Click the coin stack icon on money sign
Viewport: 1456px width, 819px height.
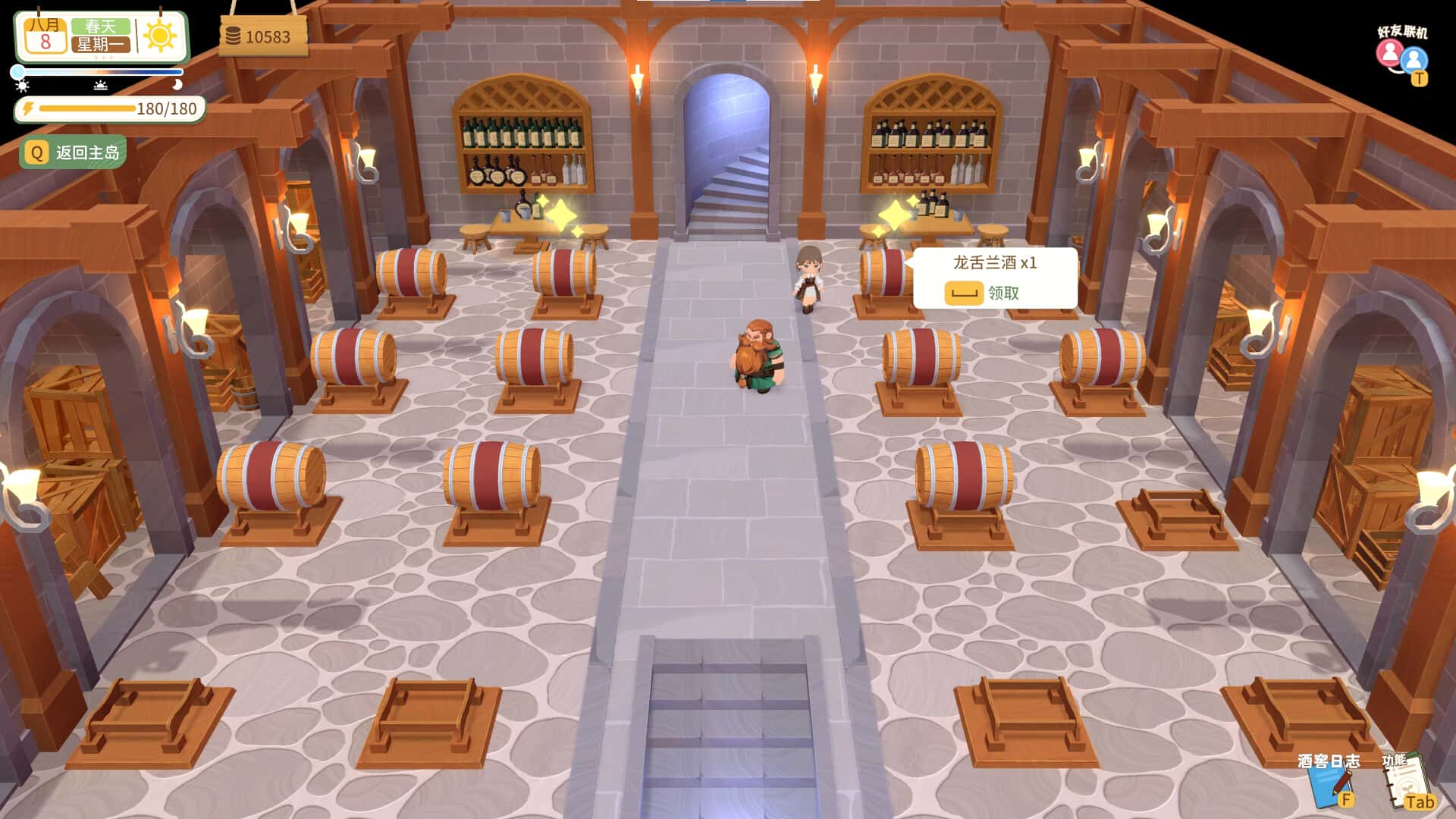tap(235, 33)
